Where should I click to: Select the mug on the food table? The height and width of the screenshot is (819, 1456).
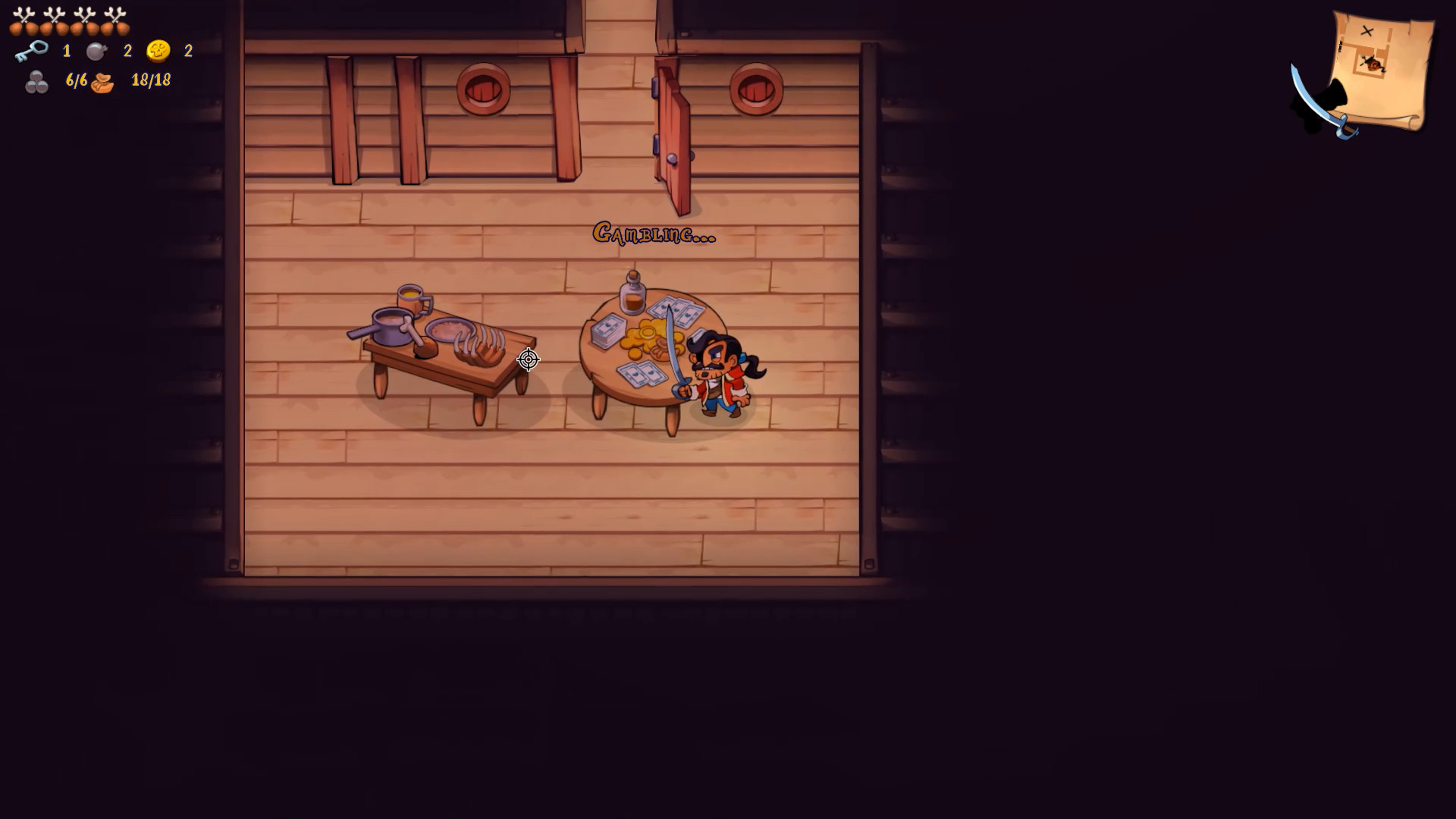click(409, 300)
